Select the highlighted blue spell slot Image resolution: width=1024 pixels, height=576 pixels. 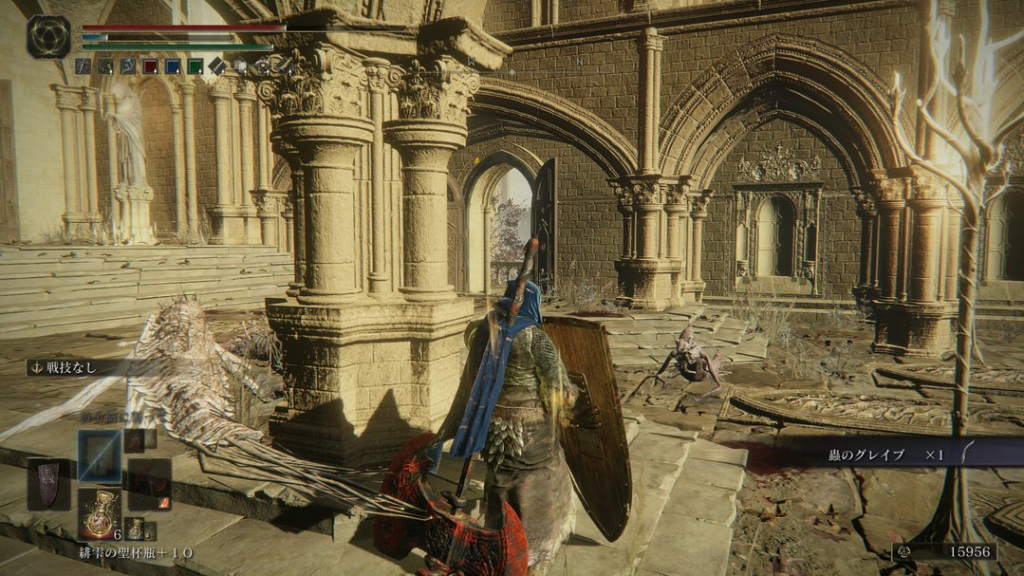[x=99, y=457]
